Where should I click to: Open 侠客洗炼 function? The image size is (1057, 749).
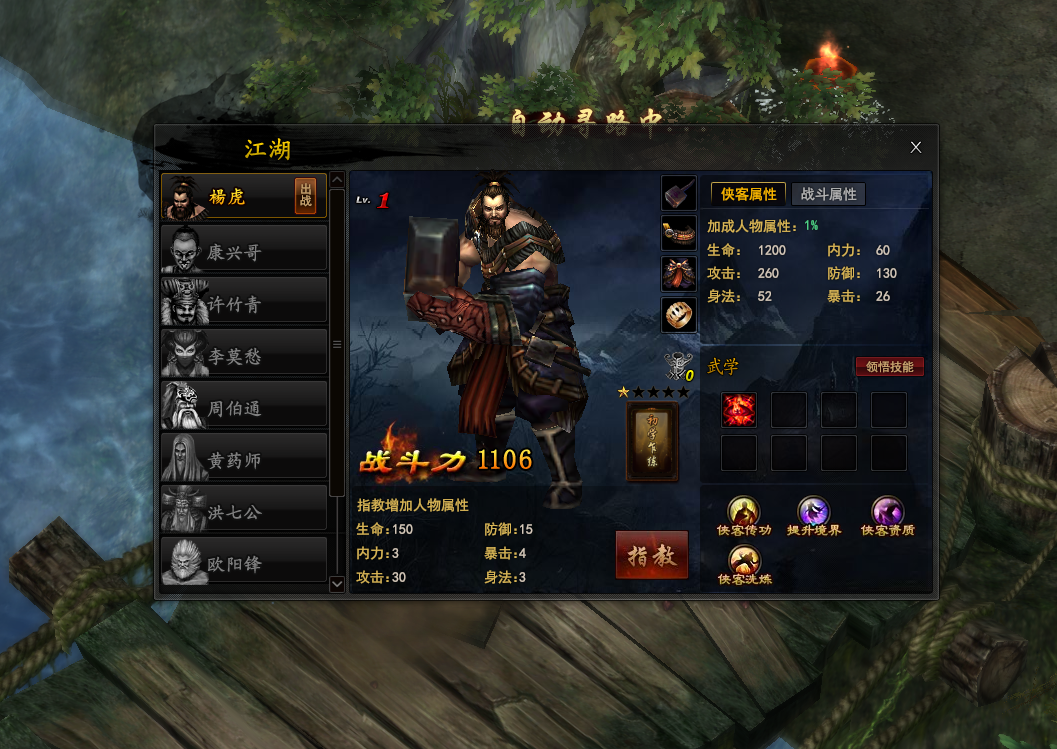743,562
